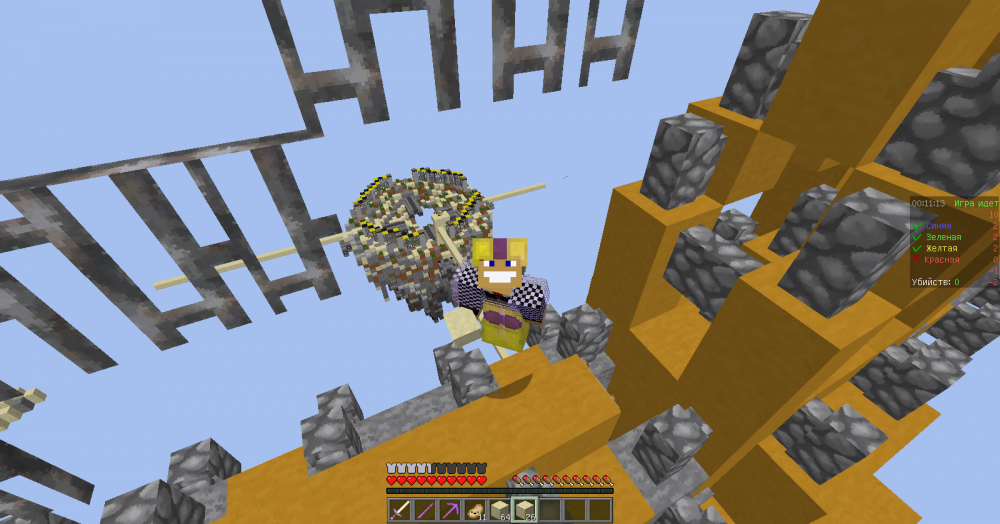Select the enchanted purple stick slot
Screen dimensions: 1000x524
pyautogui.click(x=424, y=510)
